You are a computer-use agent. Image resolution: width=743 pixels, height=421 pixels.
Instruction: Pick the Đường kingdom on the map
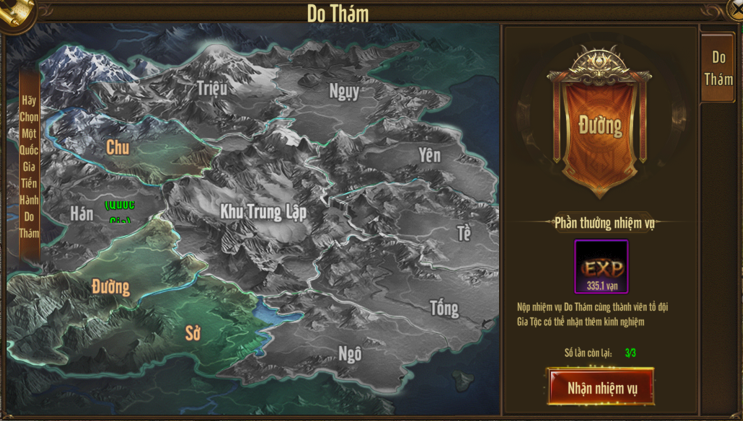pos(111,287)
